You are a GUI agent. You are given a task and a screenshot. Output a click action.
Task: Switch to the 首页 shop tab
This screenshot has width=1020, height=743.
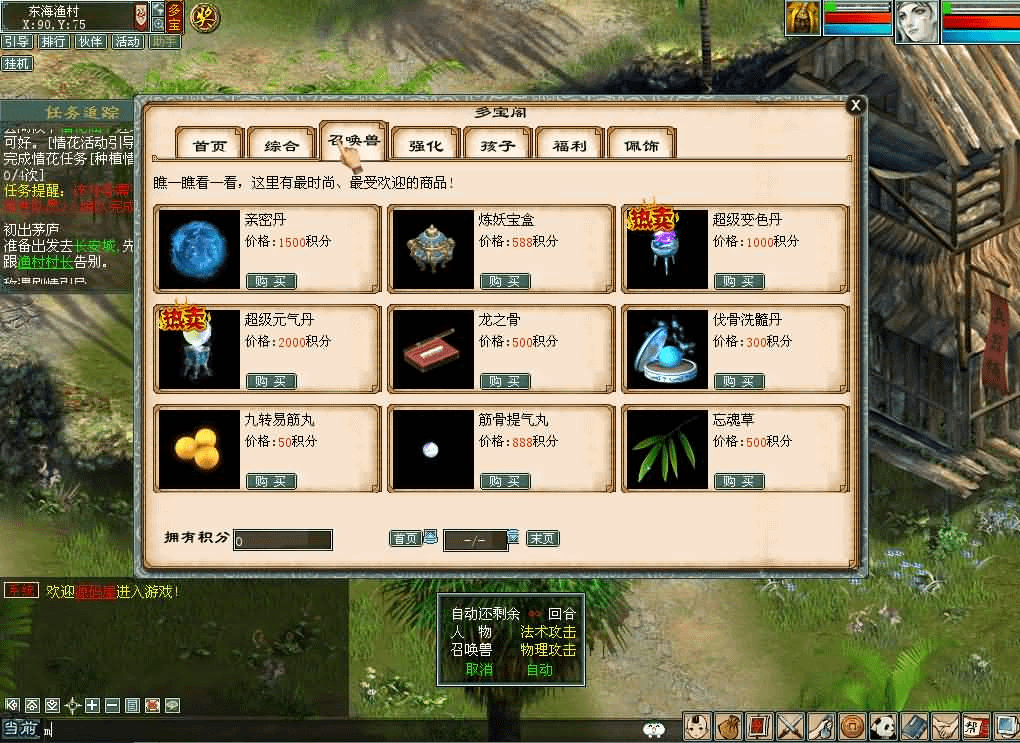pos(210,145)
